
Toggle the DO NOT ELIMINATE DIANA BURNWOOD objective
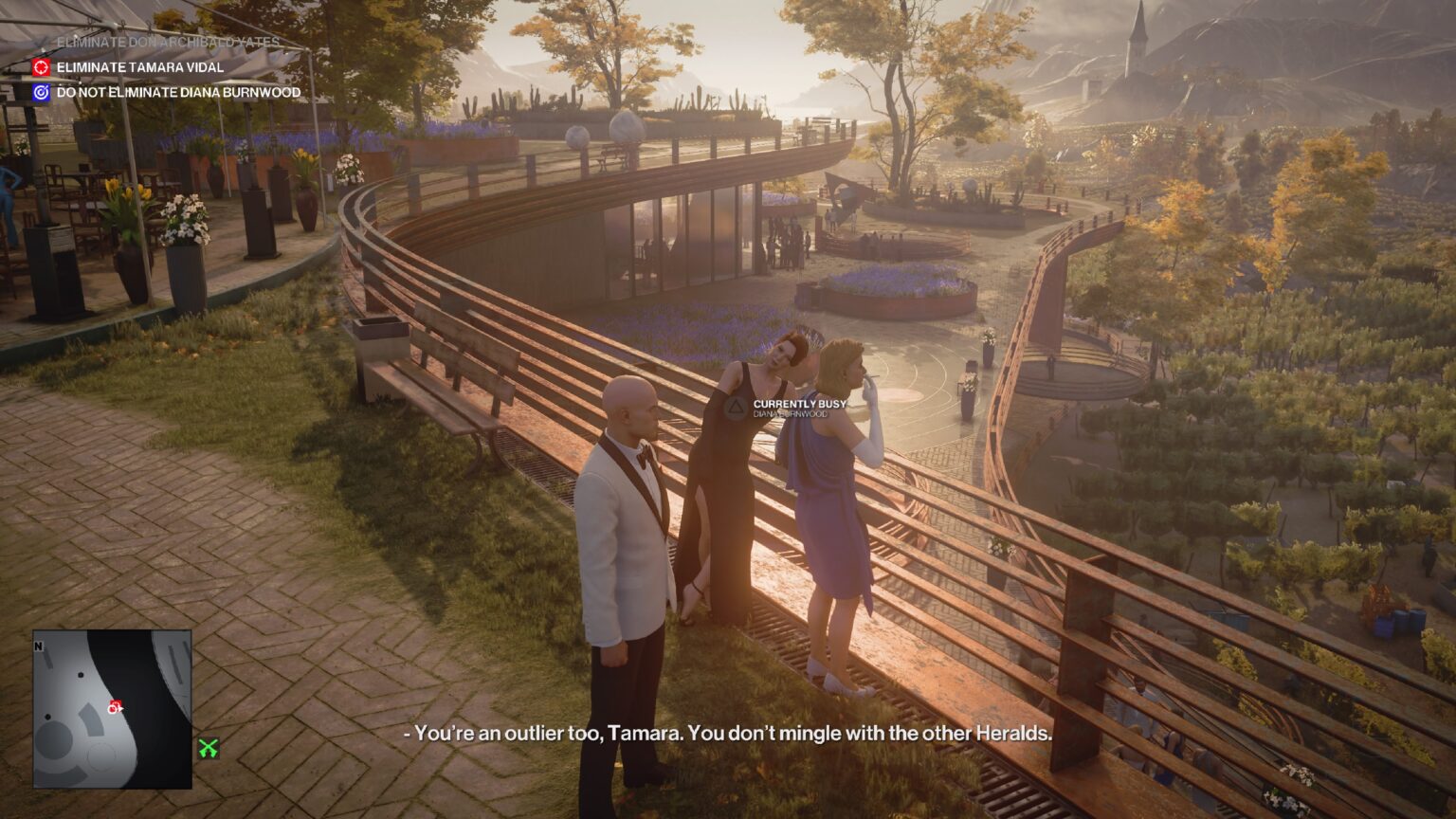click(176, 92)
